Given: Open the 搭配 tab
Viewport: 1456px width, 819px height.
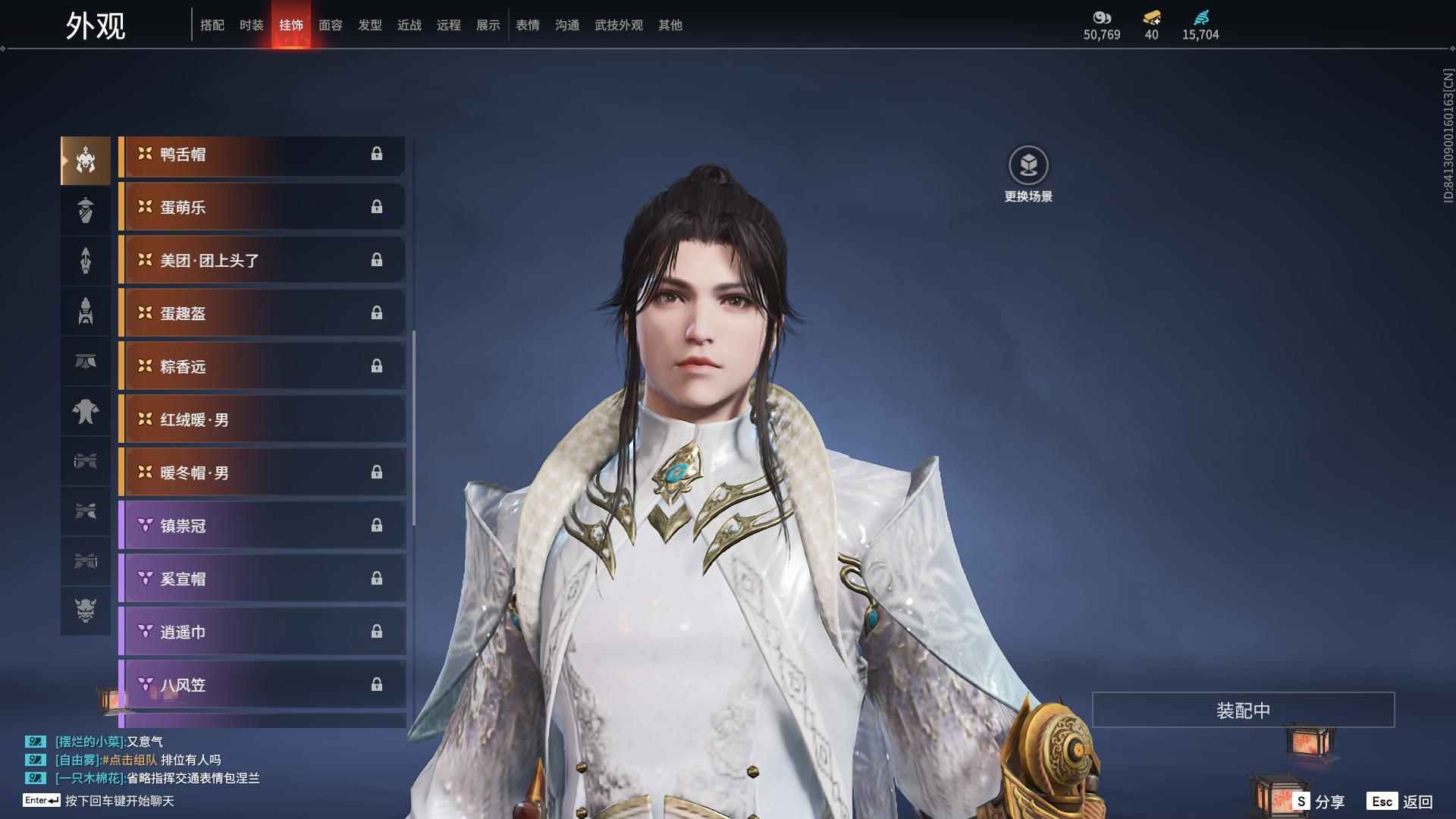Looking at the screenshot, I should pyautogui.click(x=212, y=25).
